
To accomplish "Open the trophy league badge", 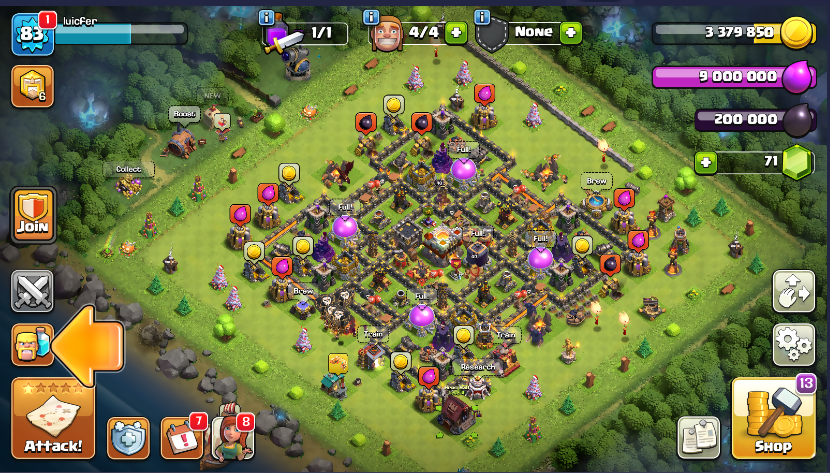I will [x=31, y=86].
